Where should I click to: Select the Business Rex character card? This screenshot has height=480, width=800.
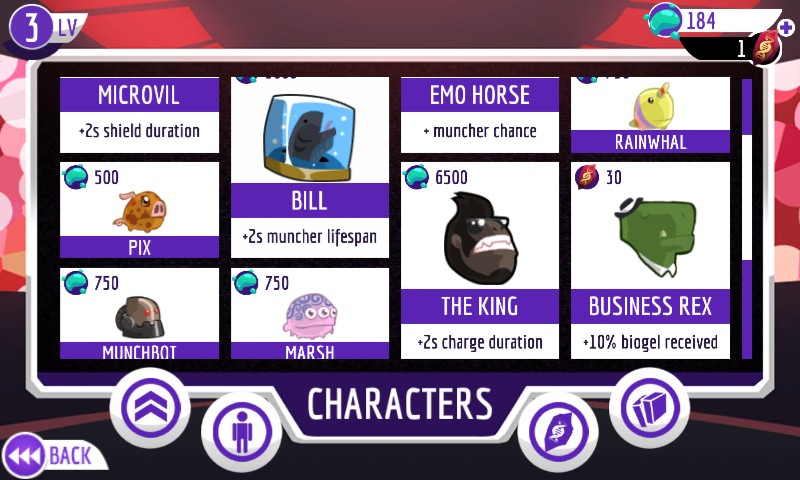[650, 260]
